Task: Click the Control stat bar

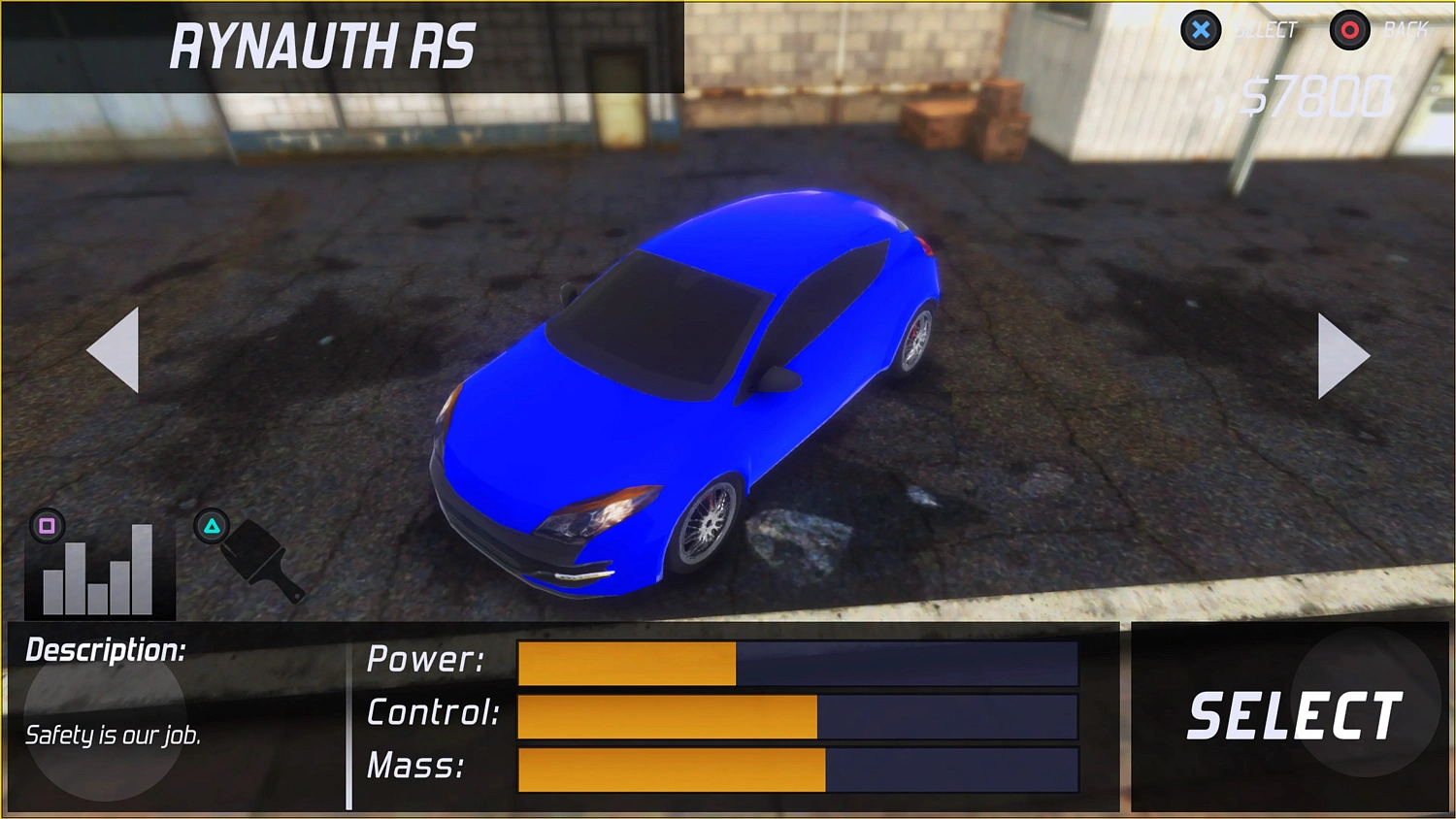Action: click(x=798, y=716)
